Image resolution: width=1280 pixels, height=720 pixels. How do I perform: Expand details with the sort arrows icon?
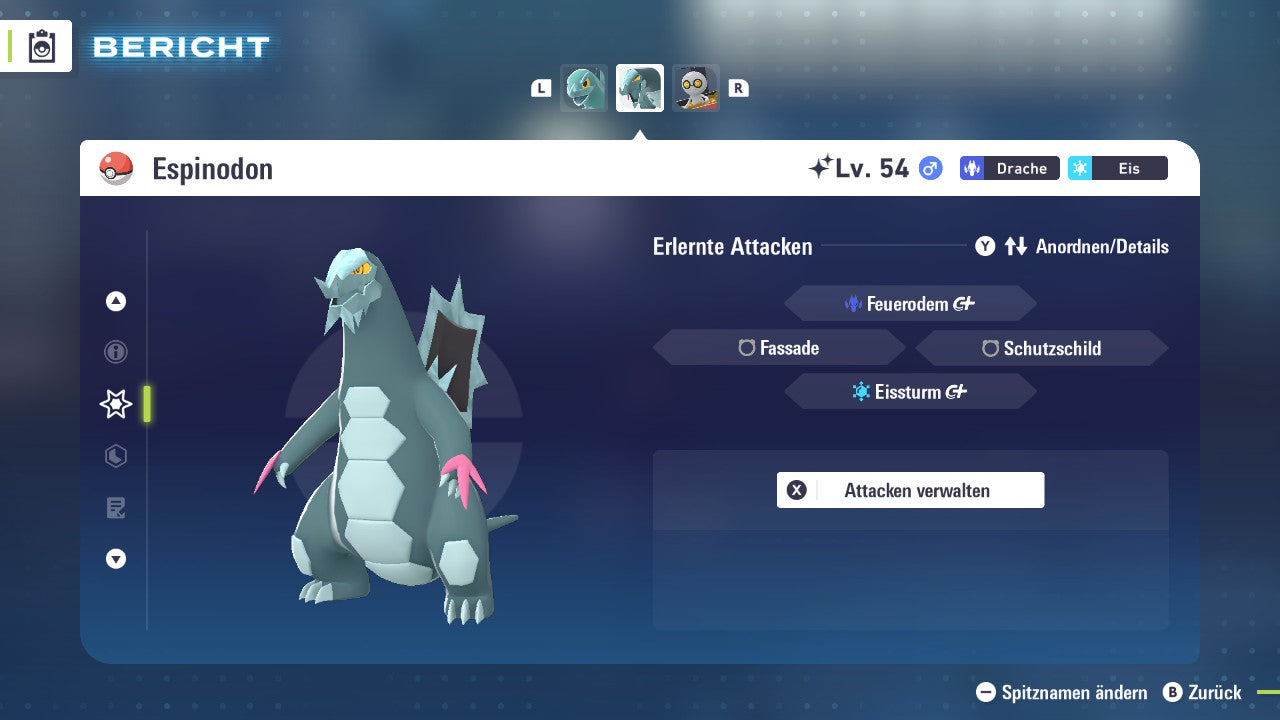(x=1016, y=246)
